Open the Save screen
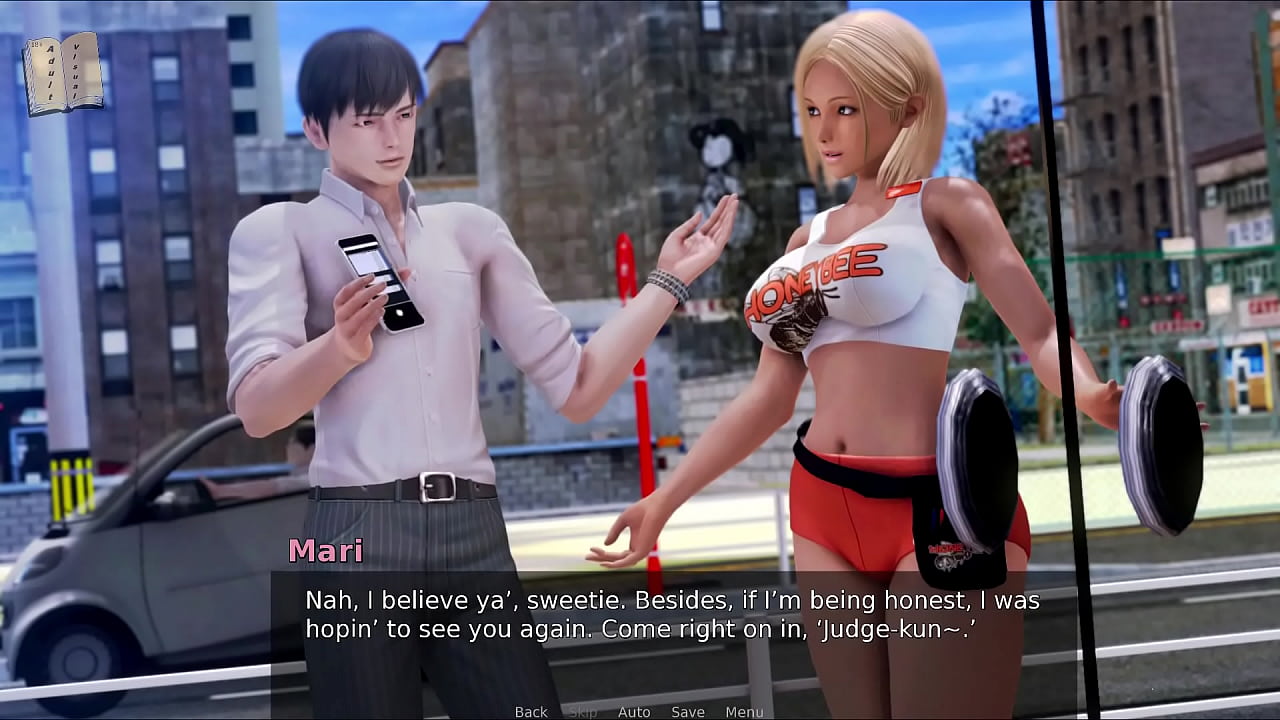1280x720 pixels. [688, 712]
